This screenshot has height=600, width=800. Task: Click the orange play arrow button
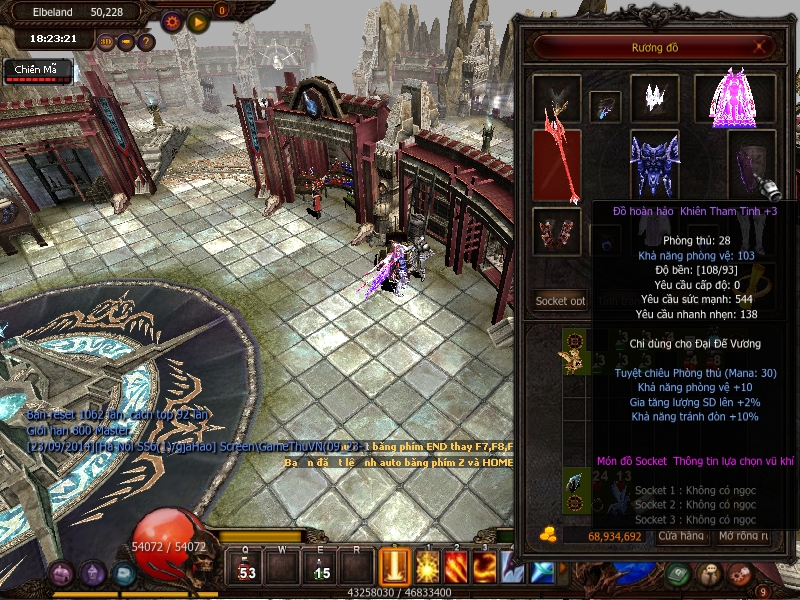point(197,21)
